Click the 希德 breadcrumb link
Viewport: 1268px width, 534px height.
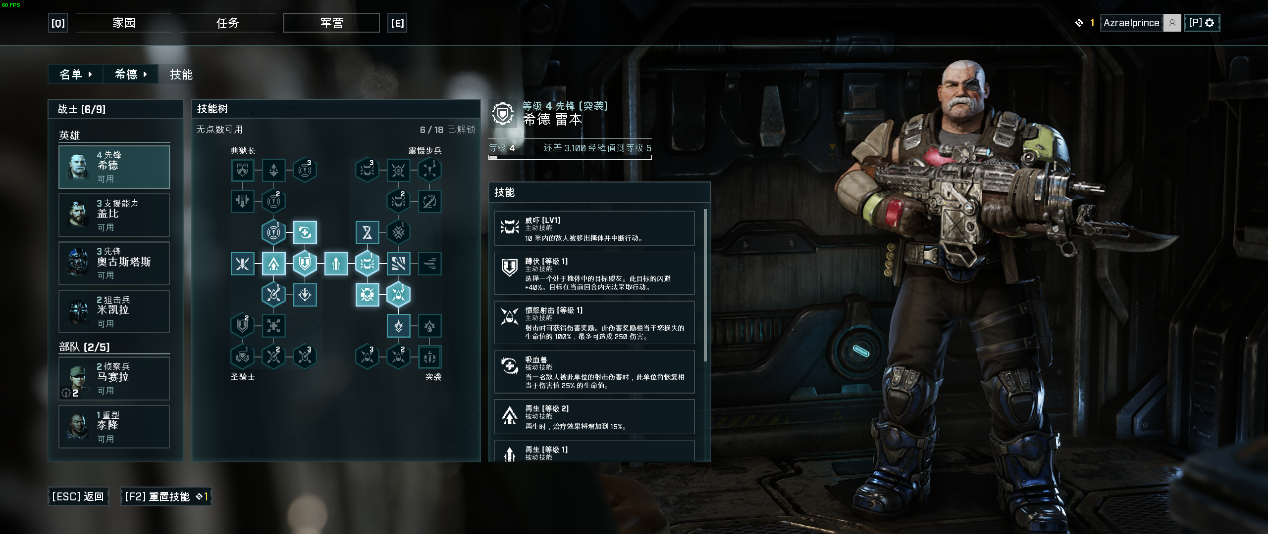tap(131, 74)
